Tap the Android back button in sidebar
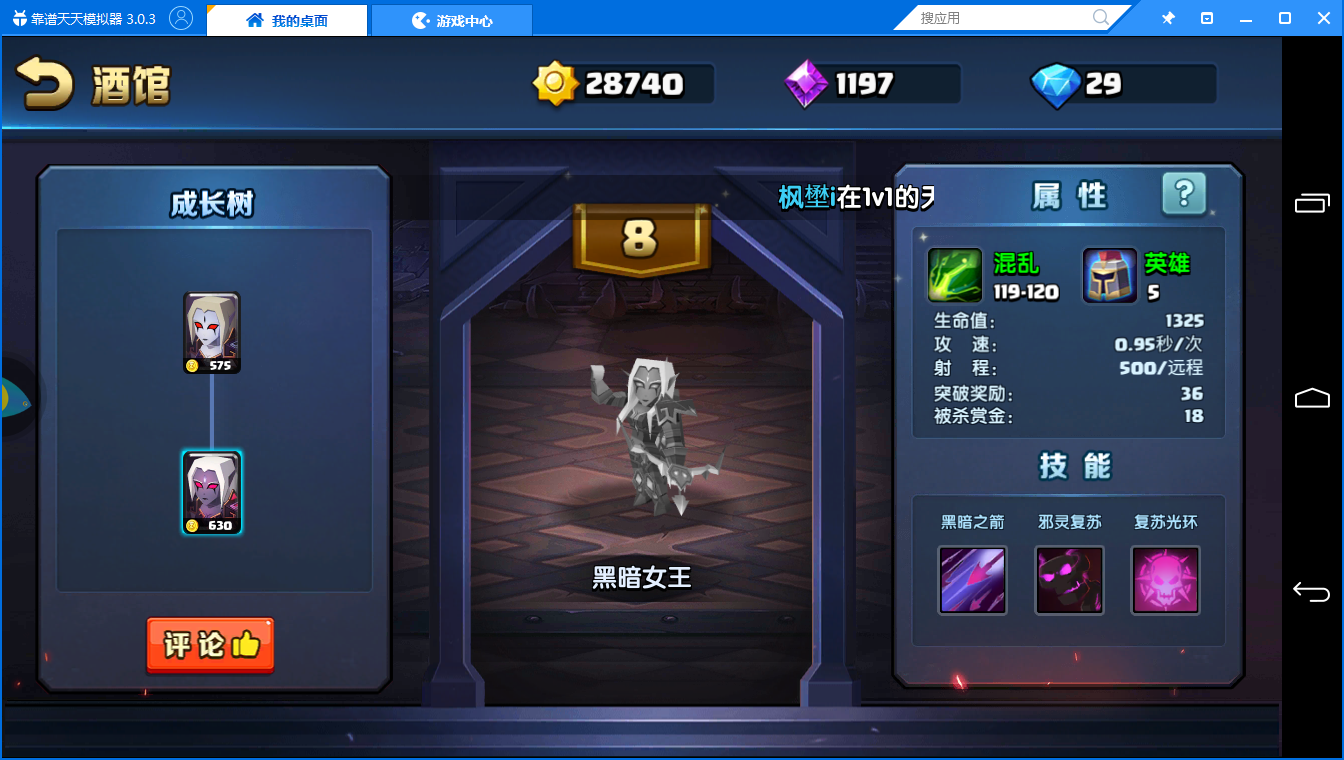The height and width of the screenshot is (760, 1344). click(x=1312, y=592)
